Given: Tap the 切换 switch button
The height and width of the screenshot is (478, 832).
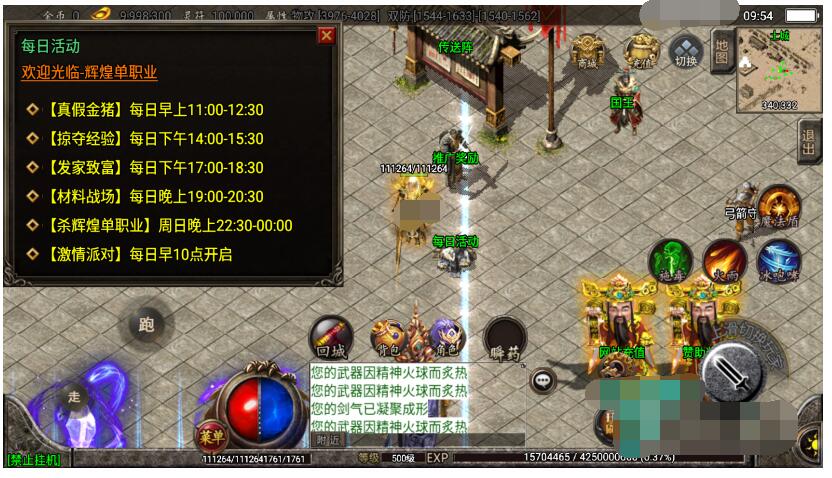Looking at the screenshot, I should click(x=686, y=50).
